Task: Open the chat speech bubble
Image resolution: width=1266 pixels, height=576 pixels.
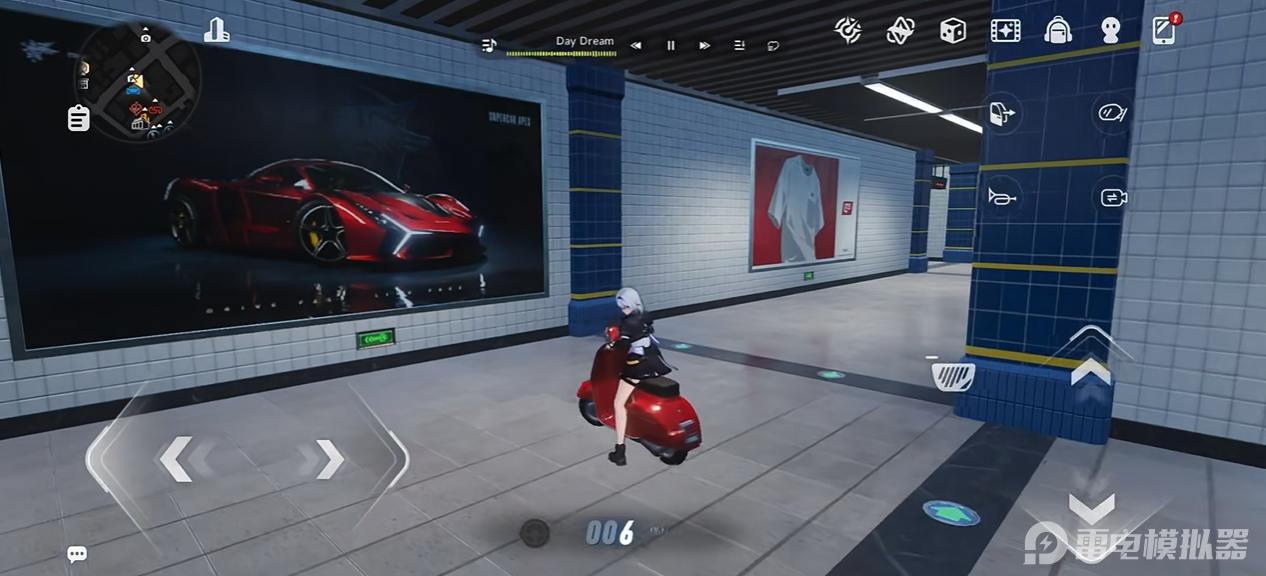Action: (x=77, y=554)
